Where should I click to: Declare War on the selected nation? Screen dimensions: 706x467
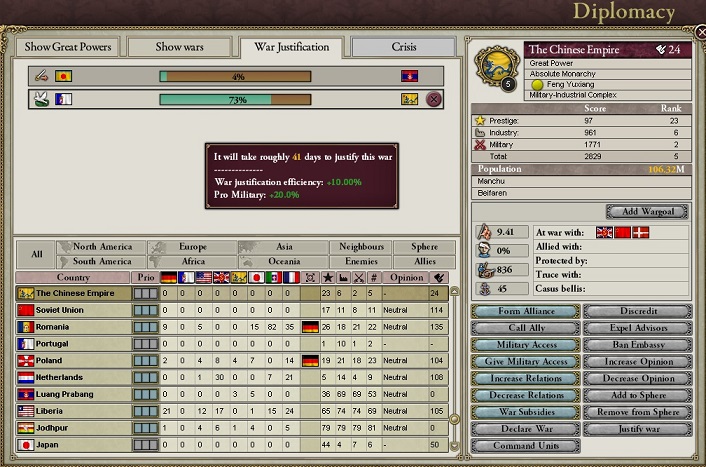click(x=525, y=429)
